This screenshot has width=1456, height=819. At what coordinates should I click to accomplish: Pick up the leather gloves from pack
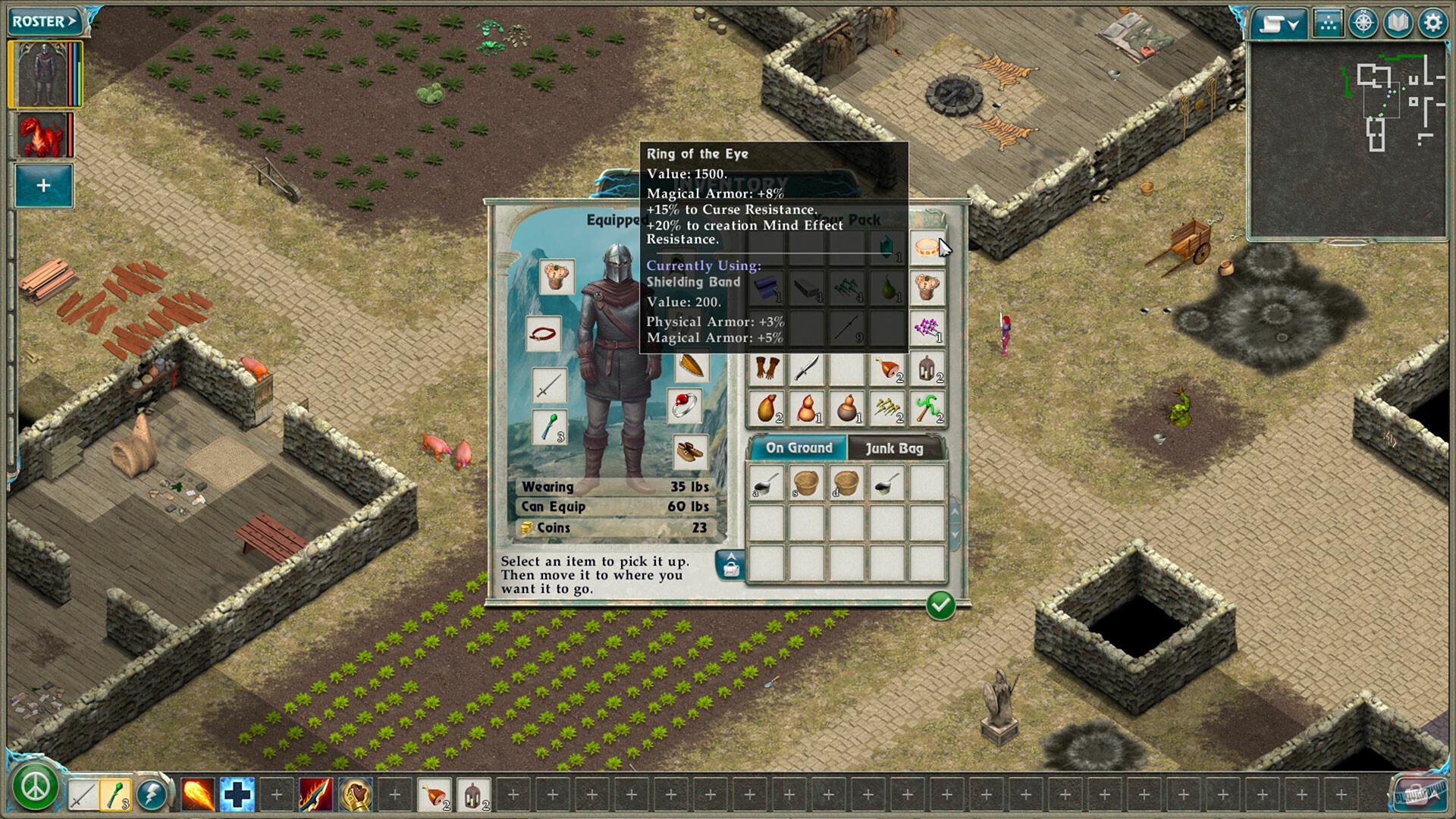[766, 369]
